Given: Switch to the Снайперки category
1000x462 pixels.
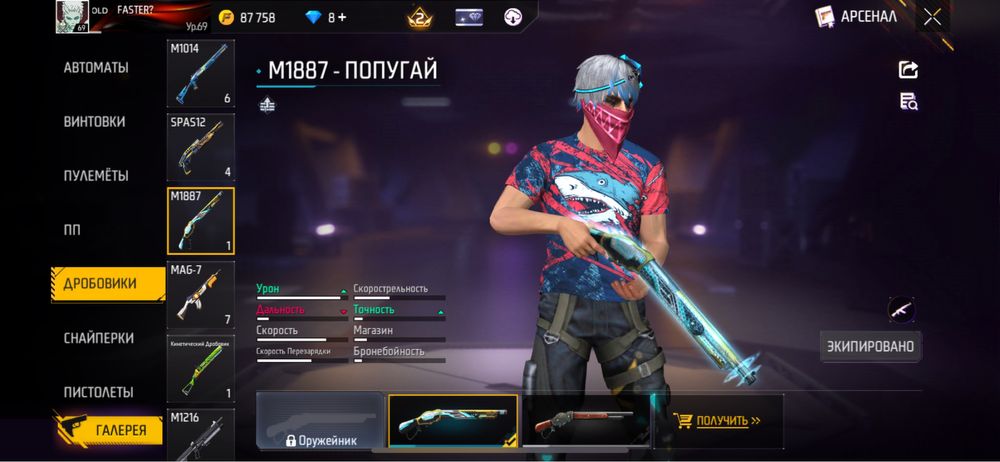Looking at the screenshot, I should (x=99, y=338).
